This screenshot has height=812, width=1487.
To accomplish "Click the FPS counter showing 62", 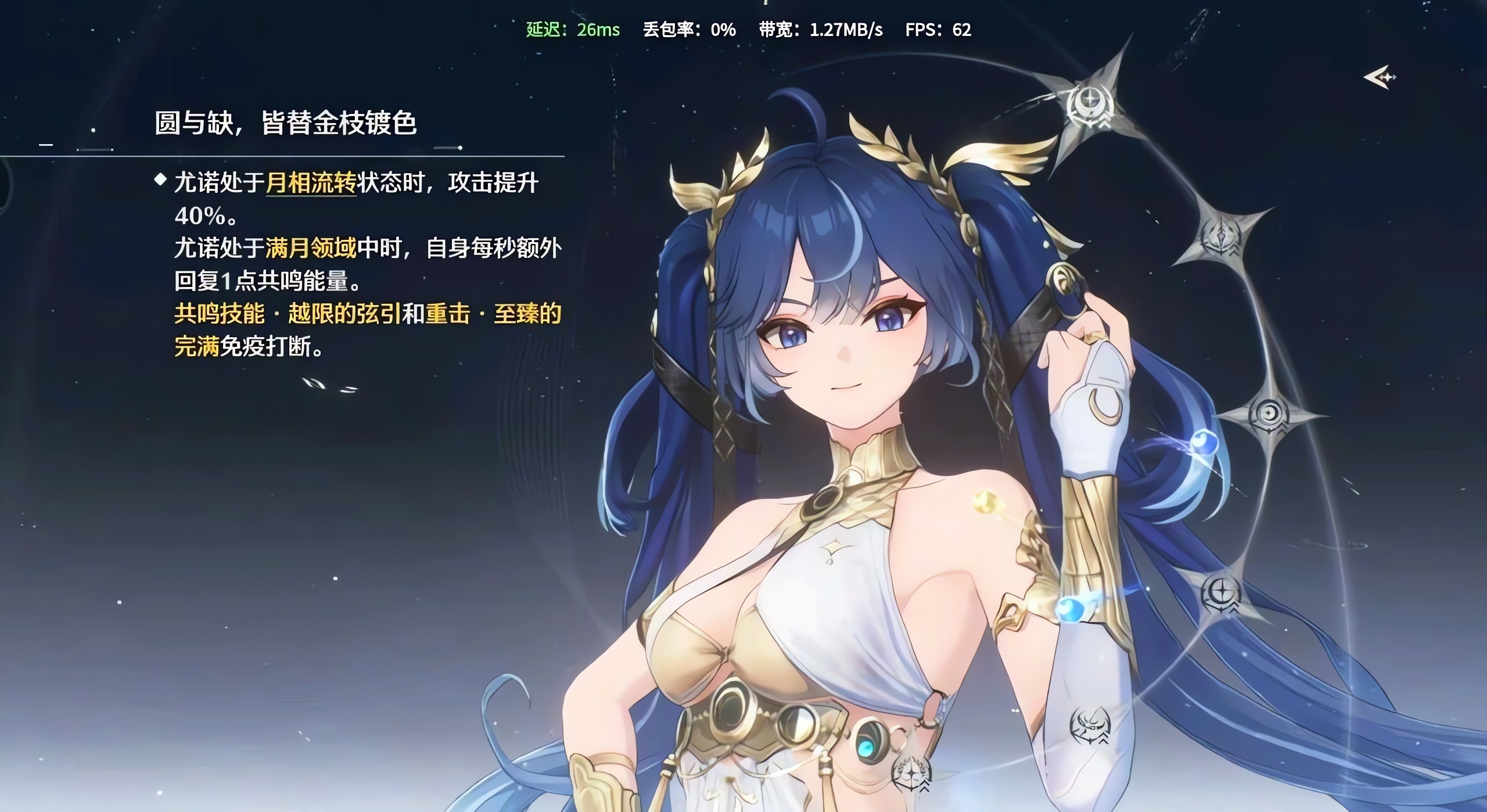I will [938, 30].
